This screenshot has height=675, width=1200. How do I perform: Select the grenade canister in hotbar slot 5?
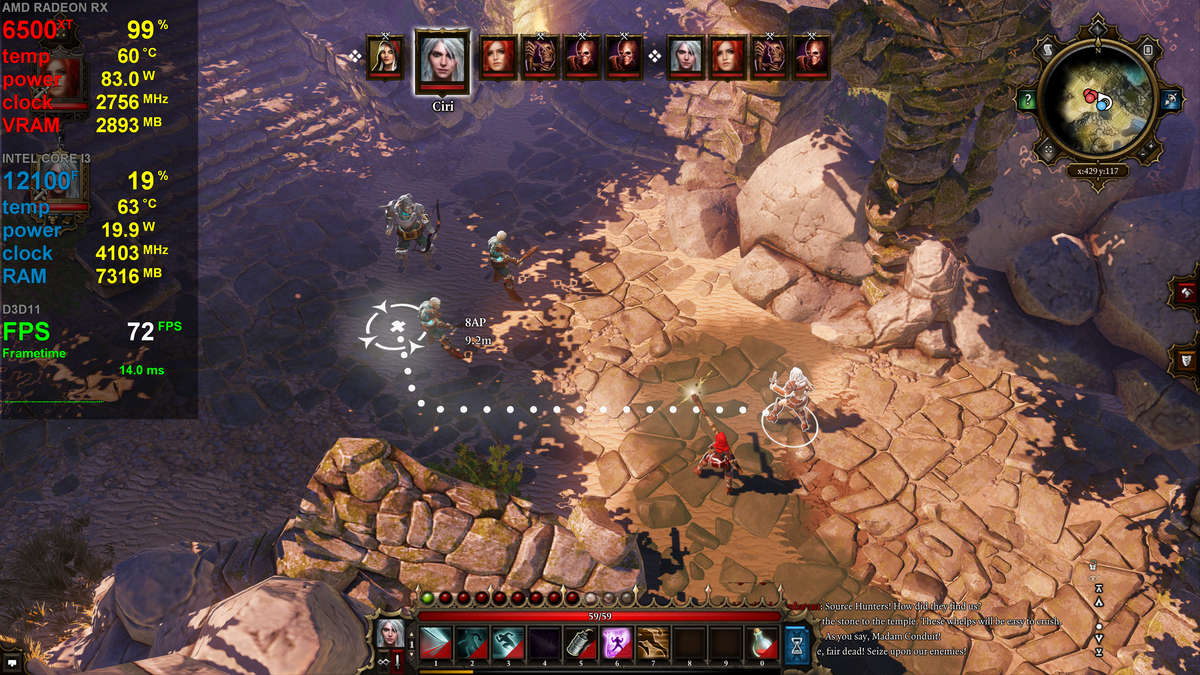point(580,643)
